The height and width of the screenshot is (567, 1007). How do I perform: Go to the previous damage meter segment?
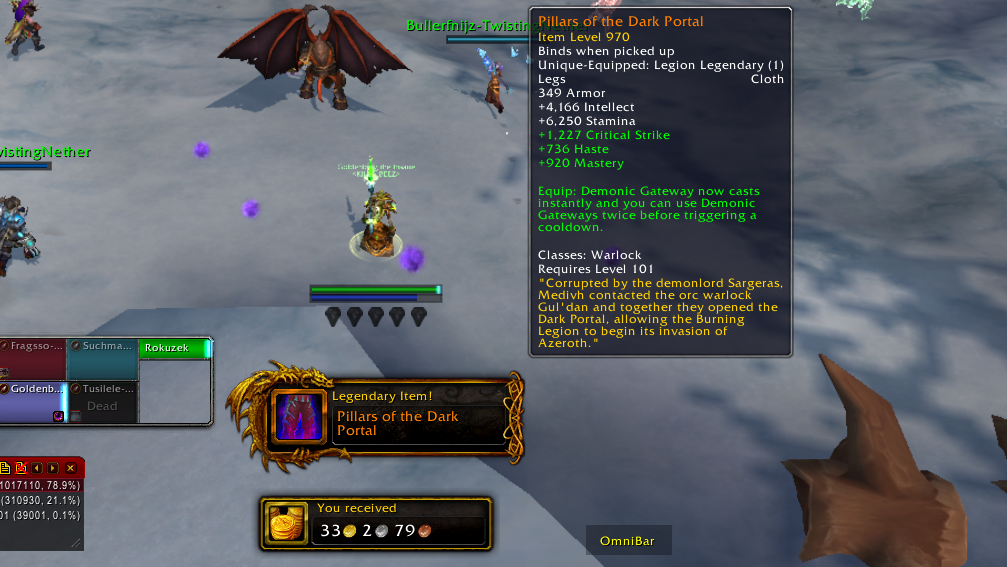(x=37, y=468)
